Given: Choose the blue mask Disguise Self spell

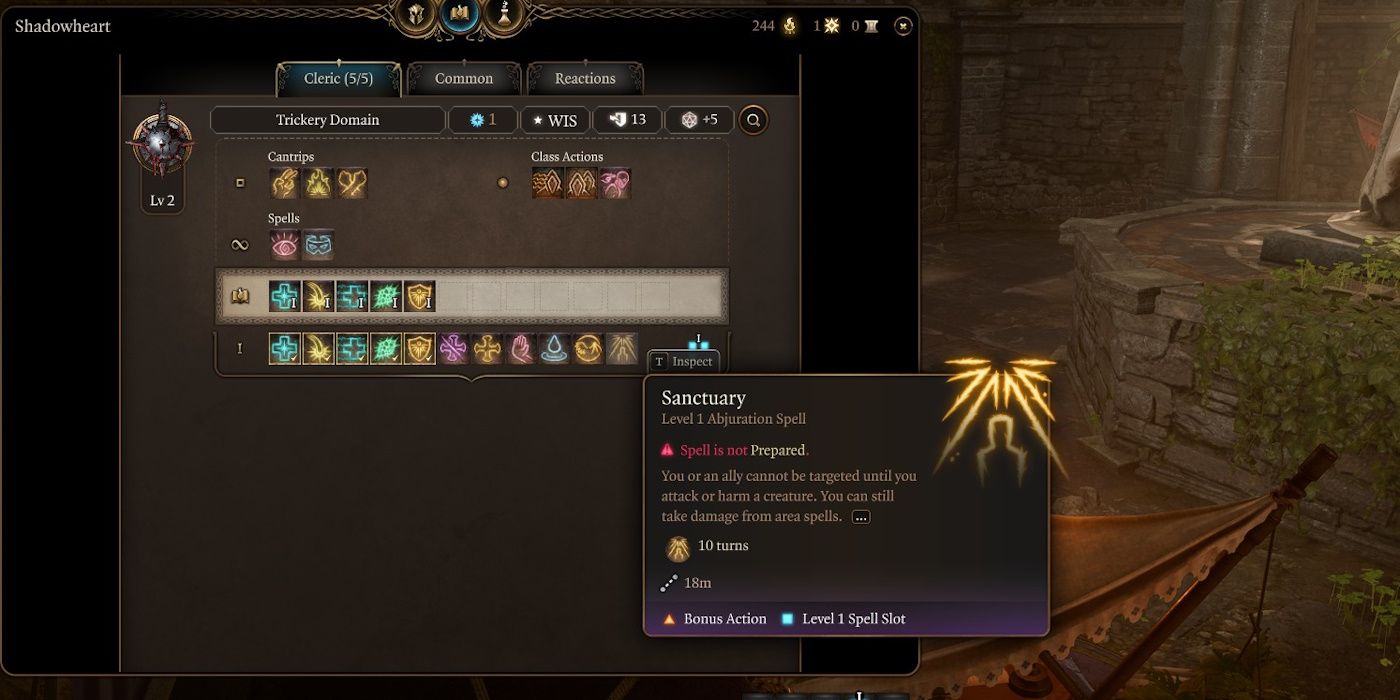Looking at the screenshot, I should coord(318,245).
